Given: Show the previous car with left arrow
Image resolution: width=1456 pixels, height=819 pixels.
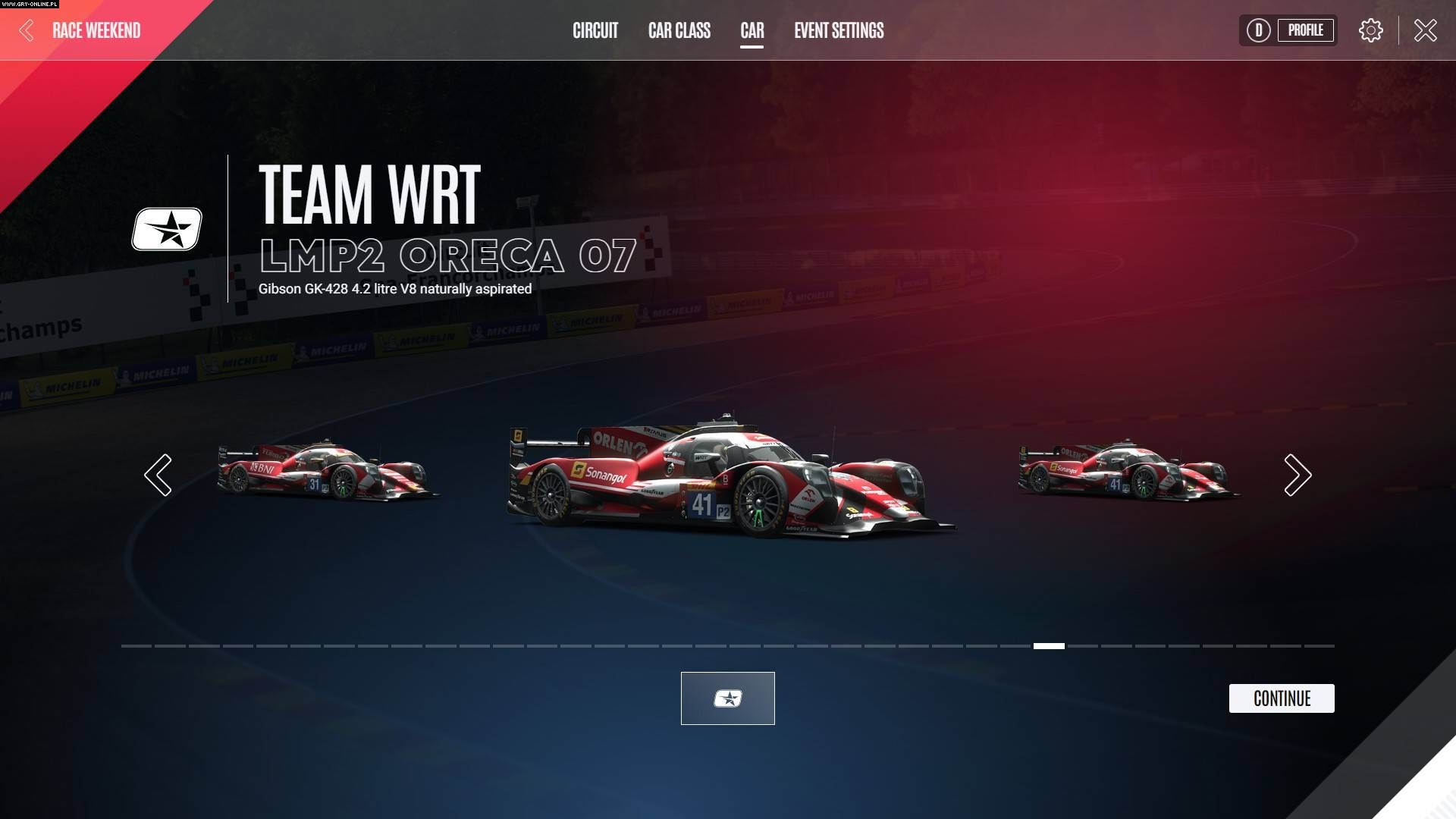Looking at the screenshot, I should pyautogui.click(x=158, y=475).
